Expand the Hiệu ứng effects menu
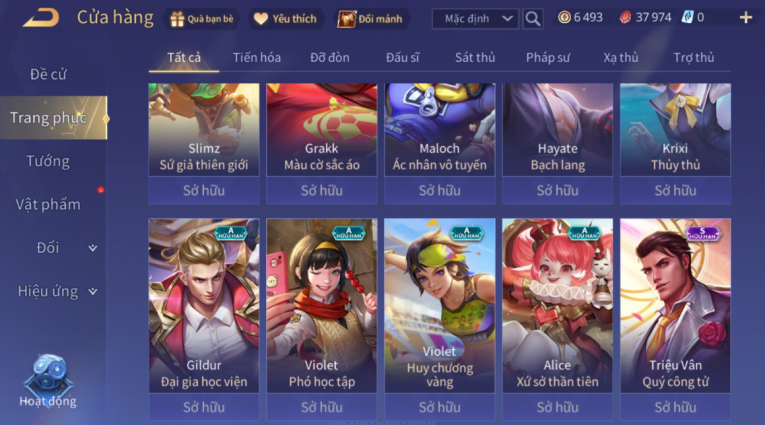Screen dimensions: 765x425 click(56, 291)
